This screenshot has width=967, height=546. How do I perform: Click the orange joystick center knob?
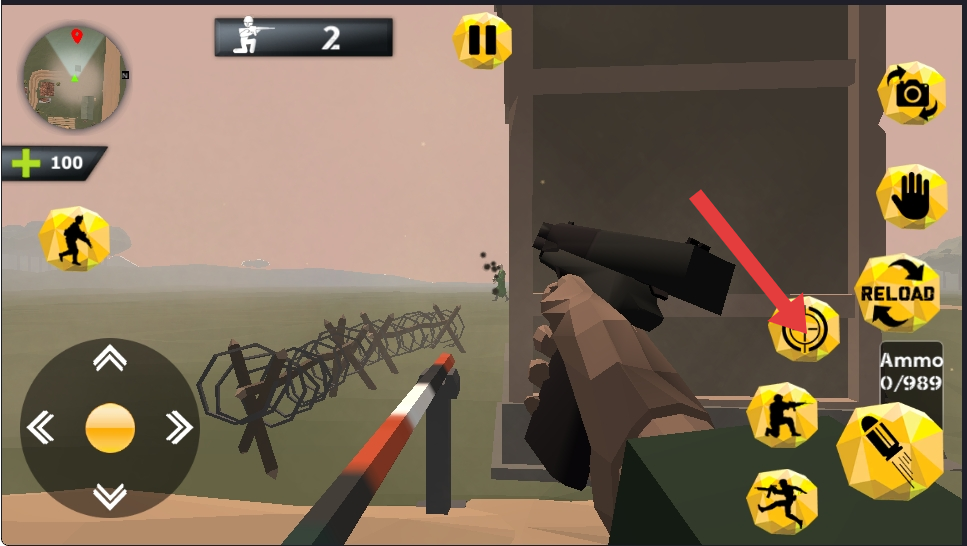(110, 428)
